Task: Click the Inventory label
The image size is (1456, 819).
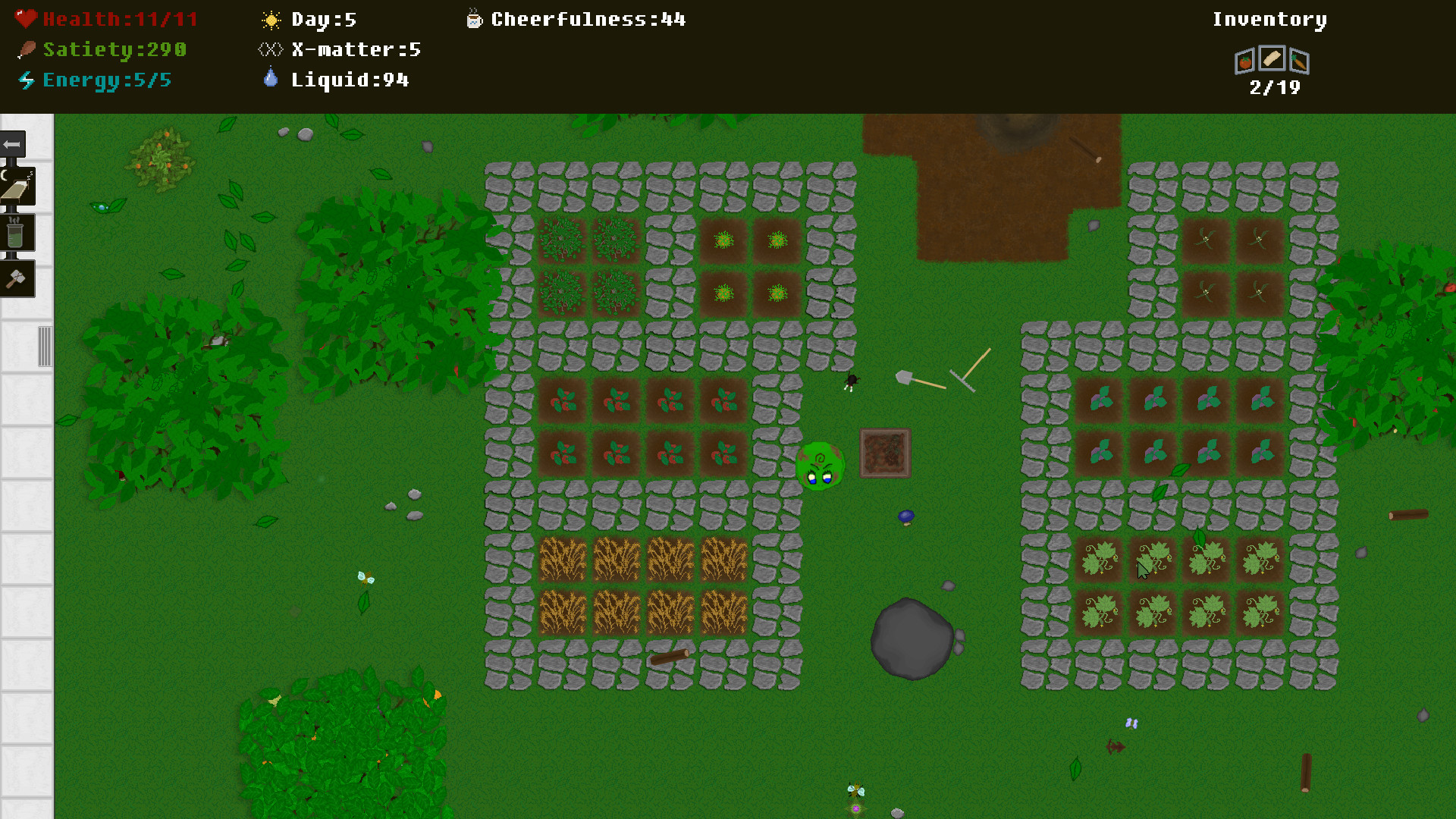Action: [x=1269, y=18]
